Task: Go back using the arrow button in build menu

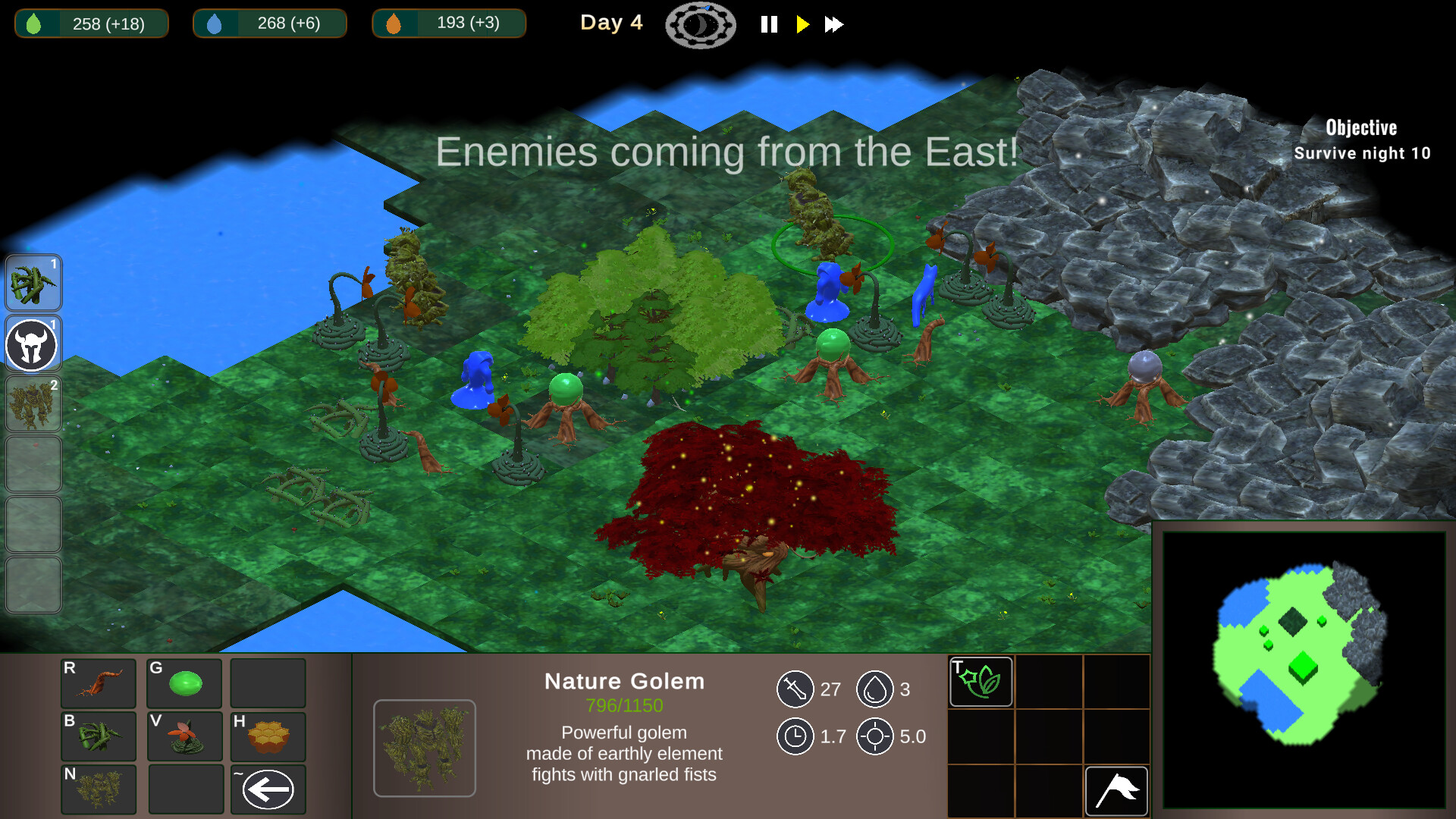Action: click(268, 789)
